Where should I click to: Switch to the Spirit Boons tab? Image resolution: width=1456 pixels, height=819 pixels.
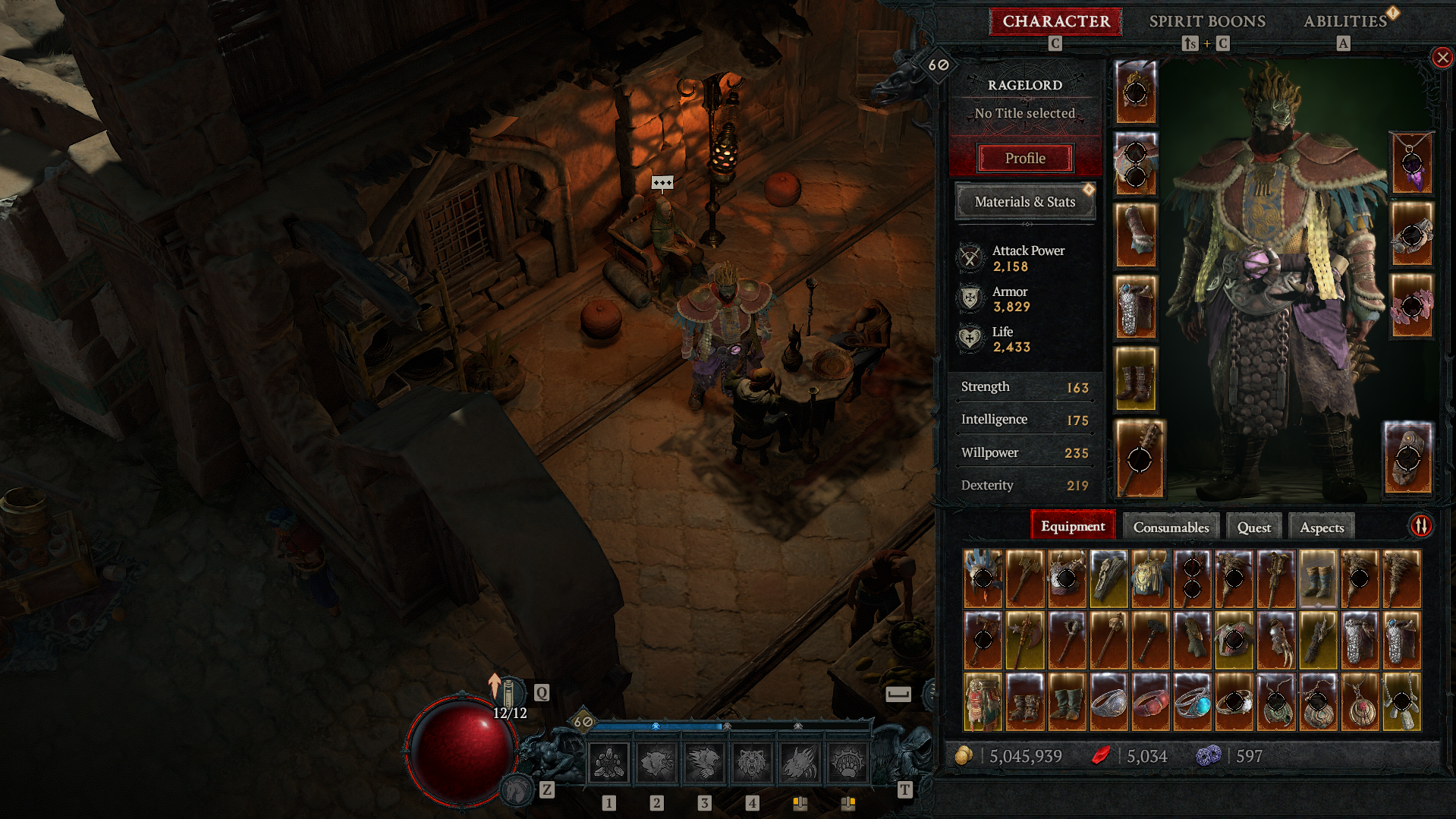(1206, 21)
